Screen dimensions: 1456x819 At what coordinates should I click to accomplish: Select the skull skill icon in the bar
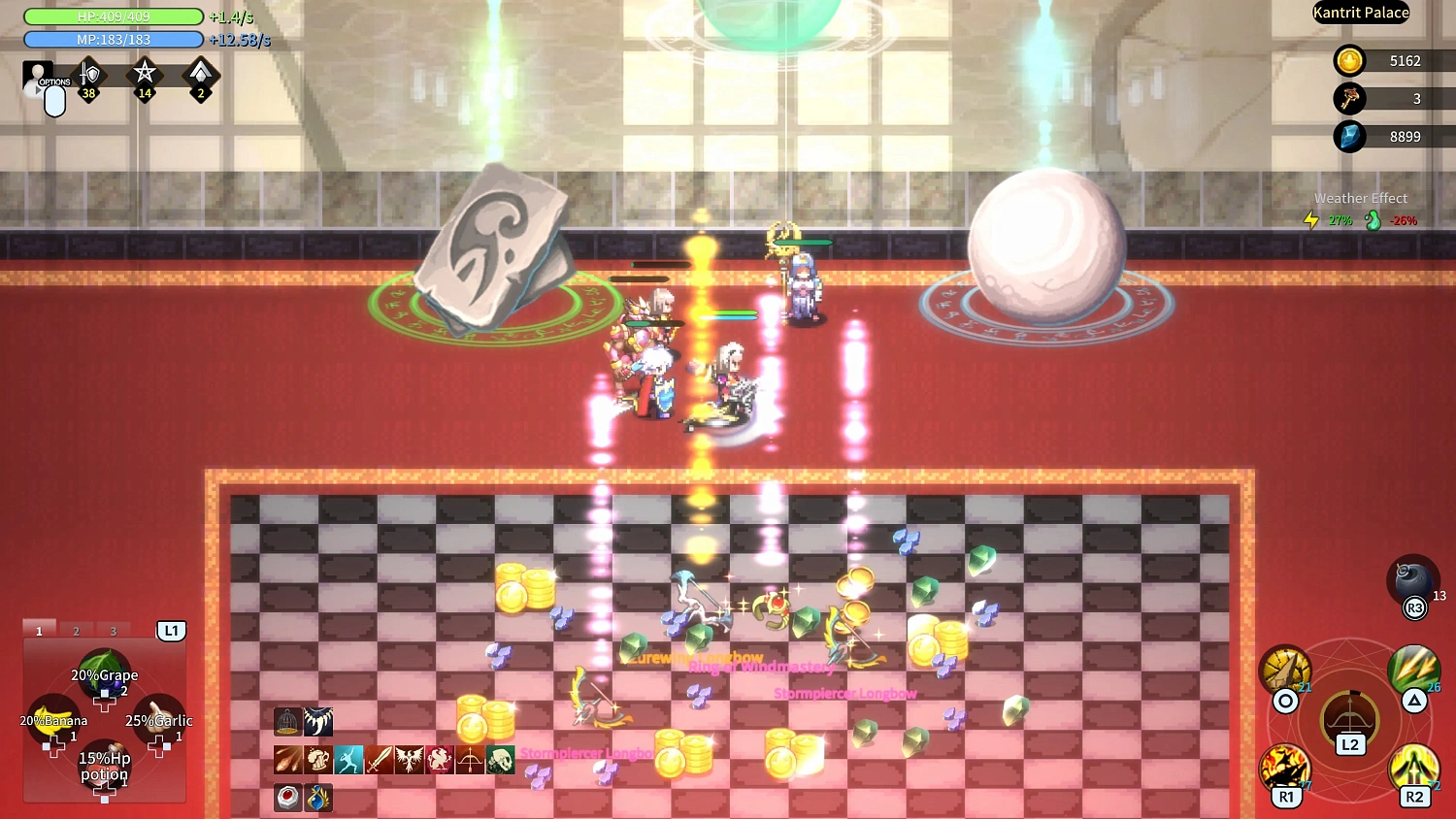[502, 760]
